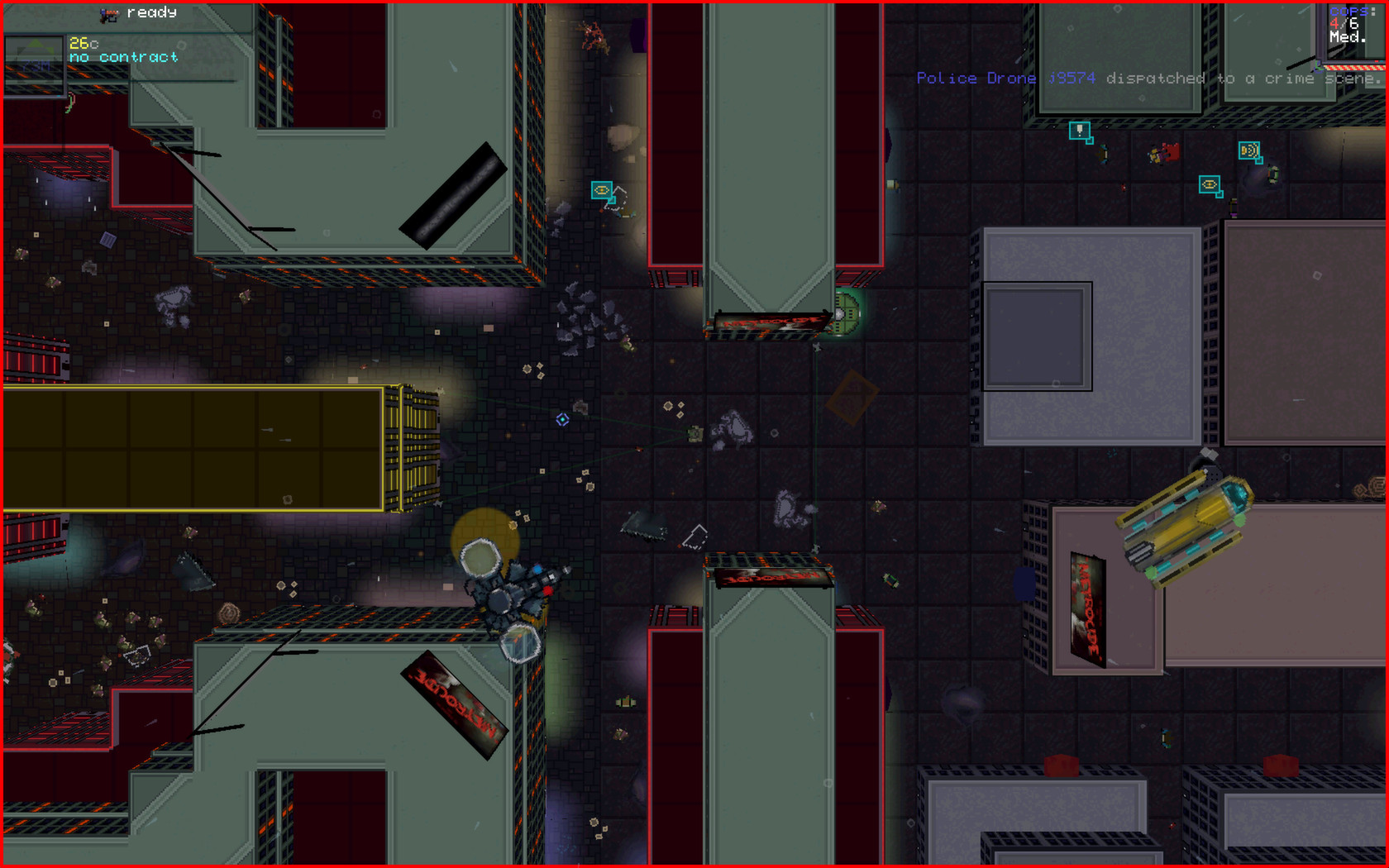Click the speech bubble icon near the upper tram
The height and width of the screenshot is (868, 1389).
pyautogui.click(x=602, y=191)
